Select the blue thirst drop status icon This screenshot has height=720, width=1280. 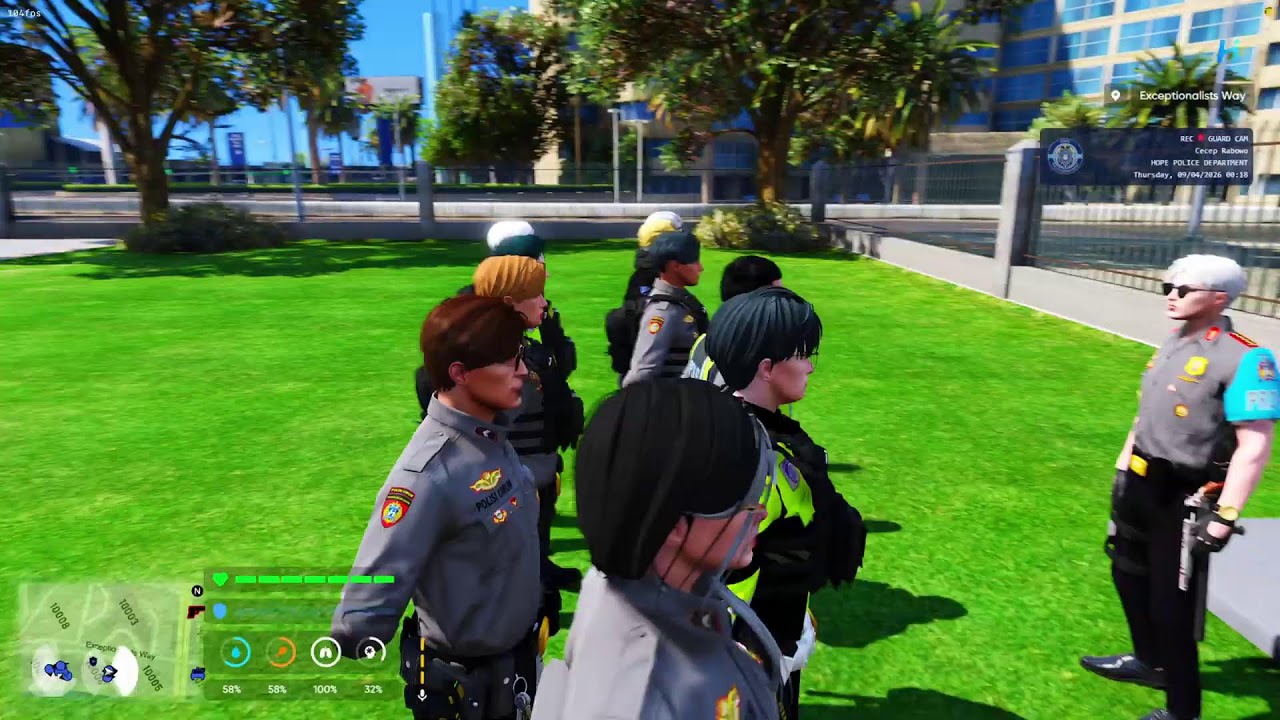(x=236, y=651)
